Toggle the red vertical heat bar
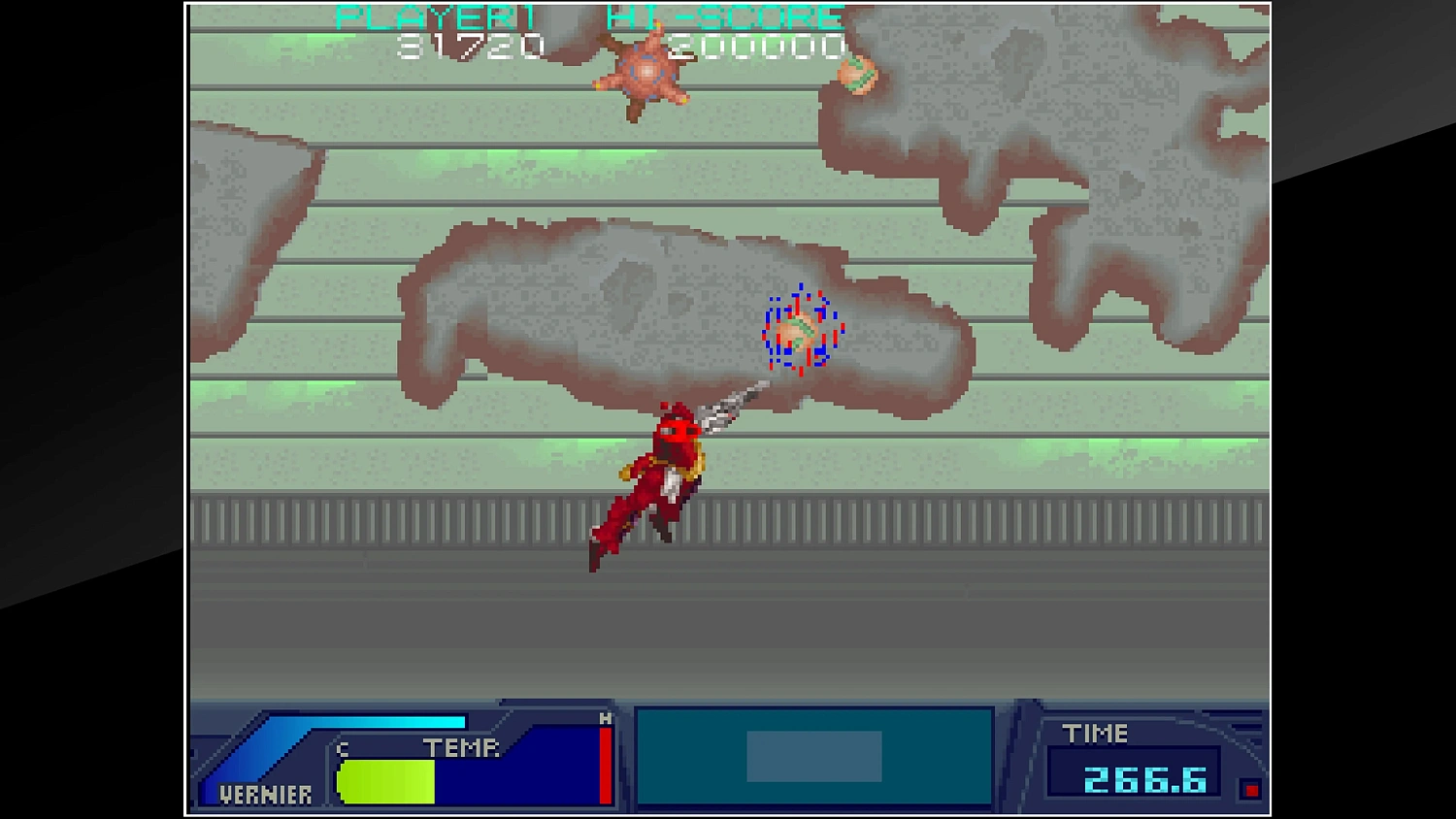 click(x=604, y=767)
